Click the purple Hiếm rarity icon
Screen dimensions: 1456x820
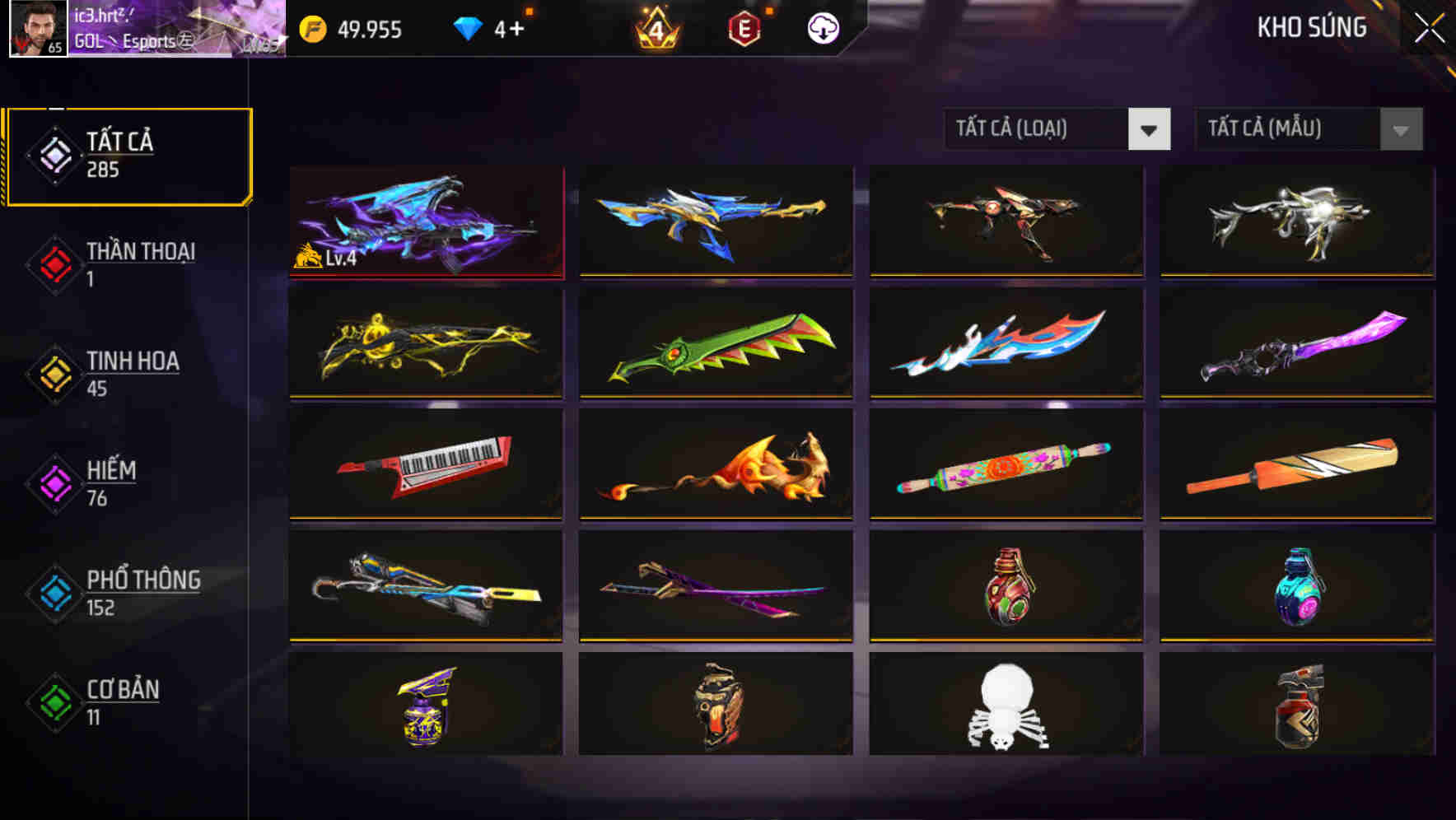point(54,483)
